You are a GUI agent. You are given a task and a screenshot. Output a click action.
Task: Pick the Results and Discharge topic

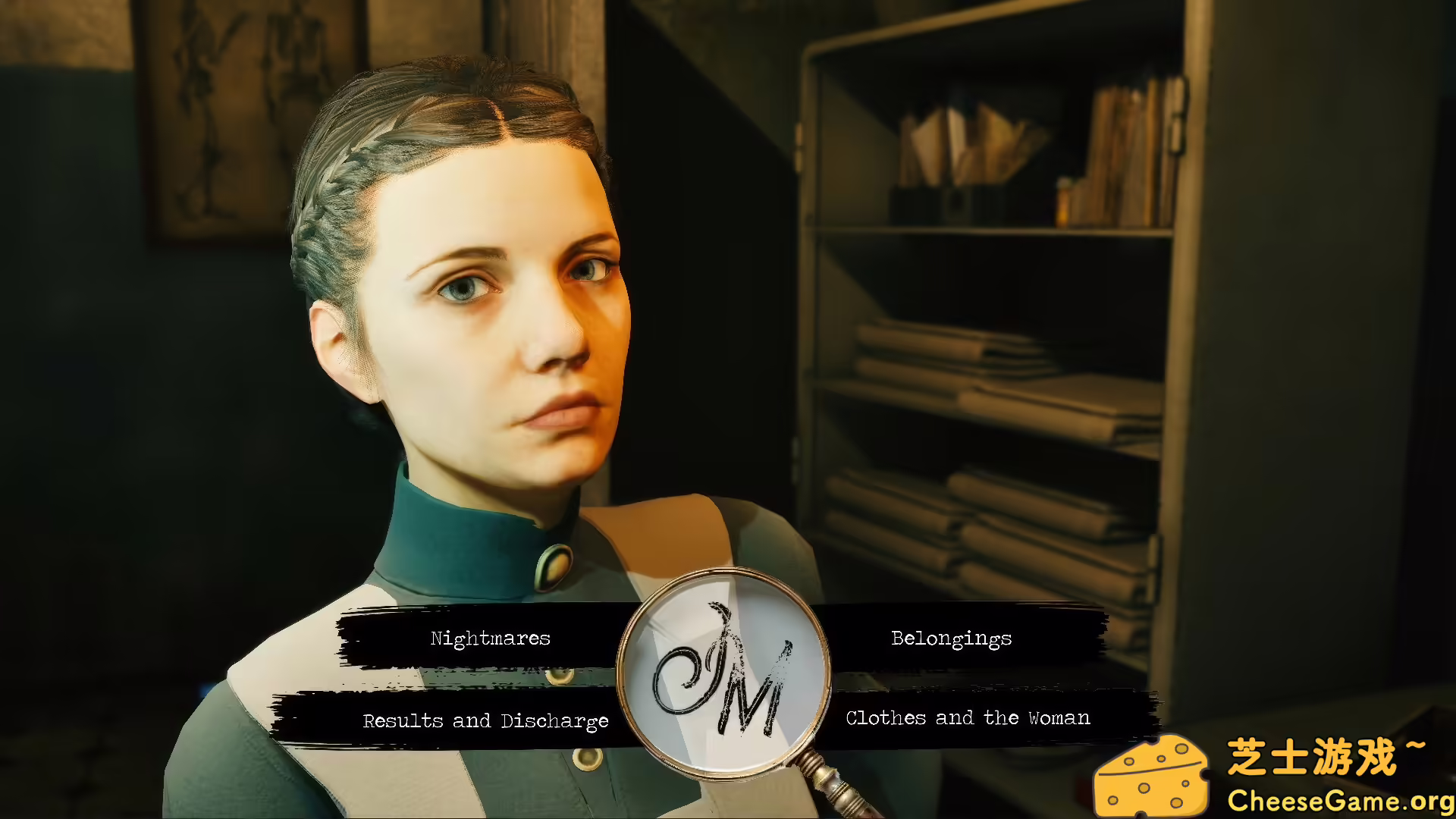(x=485, y=720)
